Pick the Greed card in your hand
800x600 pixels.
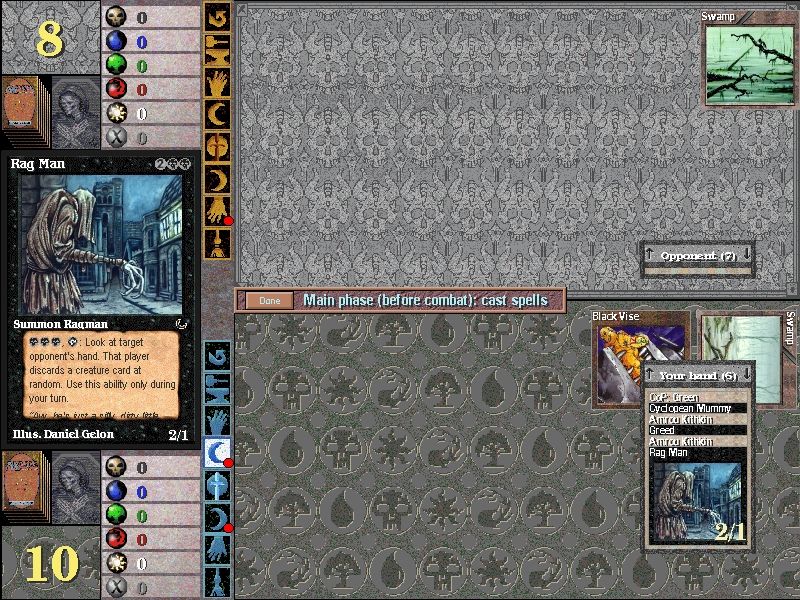point(696,431)
